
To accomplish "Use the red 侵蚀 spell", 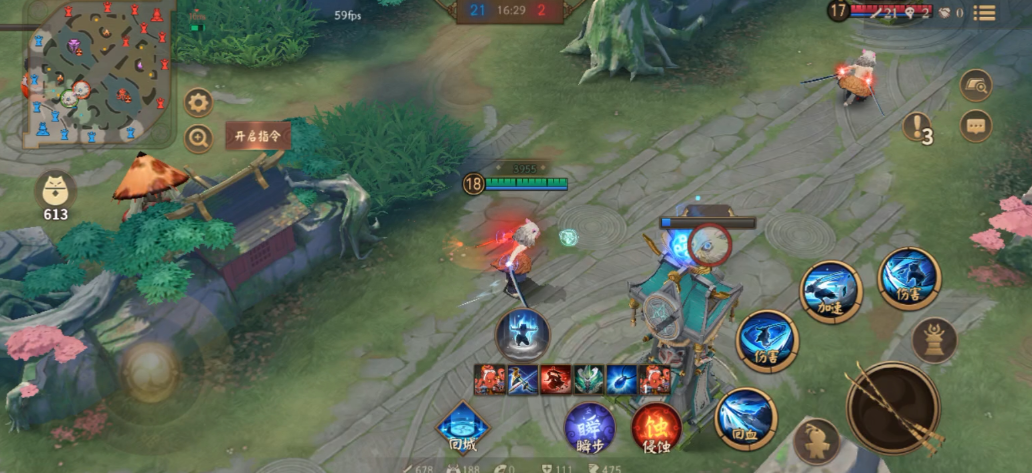I will pos(656,428).
